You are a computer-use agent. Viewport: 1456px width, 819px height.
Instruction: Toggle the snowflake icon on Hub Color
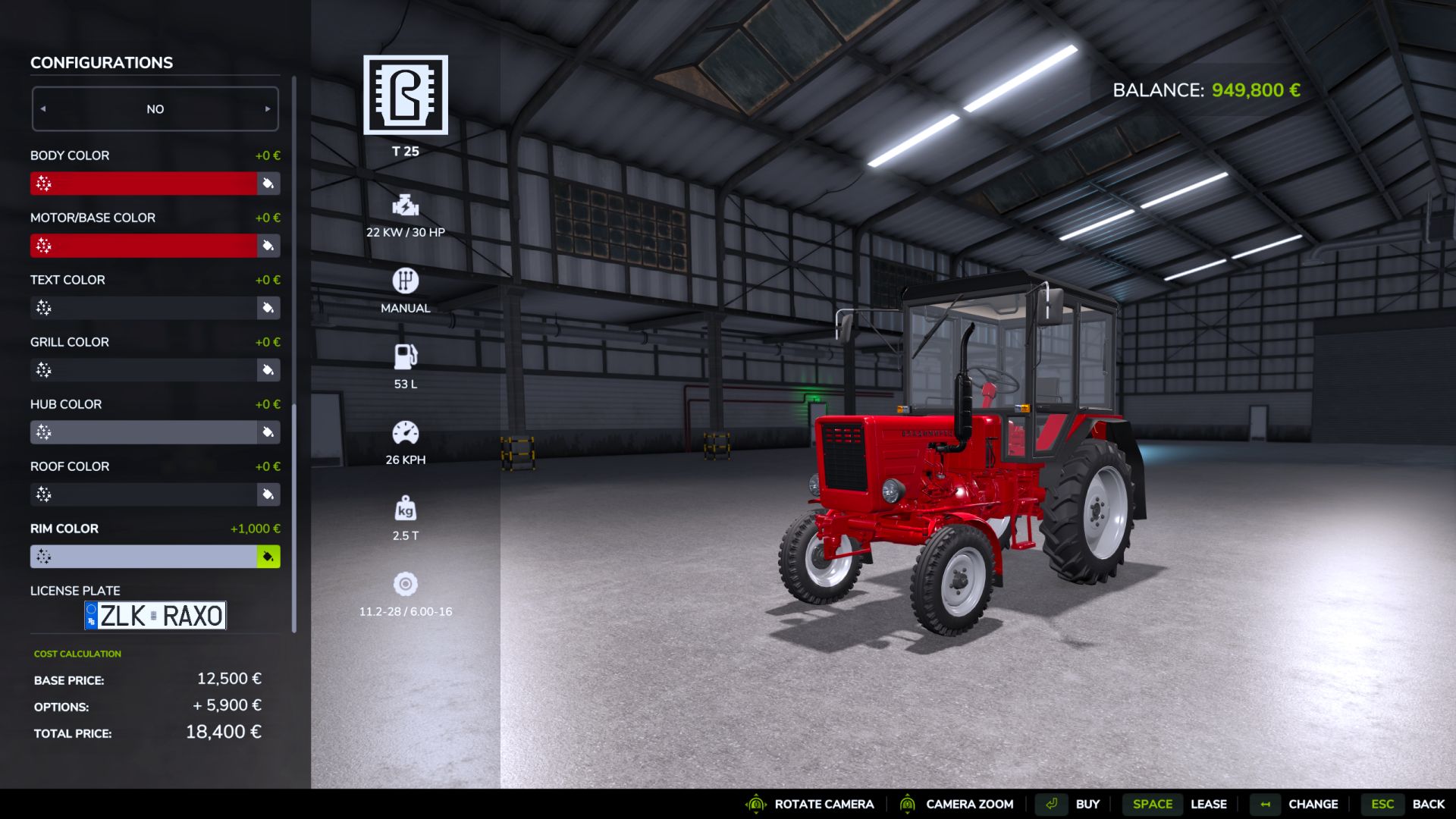[x=45, y=432]
